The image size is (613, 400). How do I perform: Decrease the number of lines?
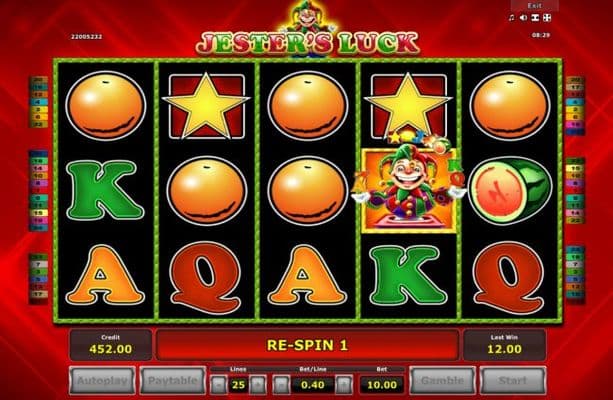point(220,382)
